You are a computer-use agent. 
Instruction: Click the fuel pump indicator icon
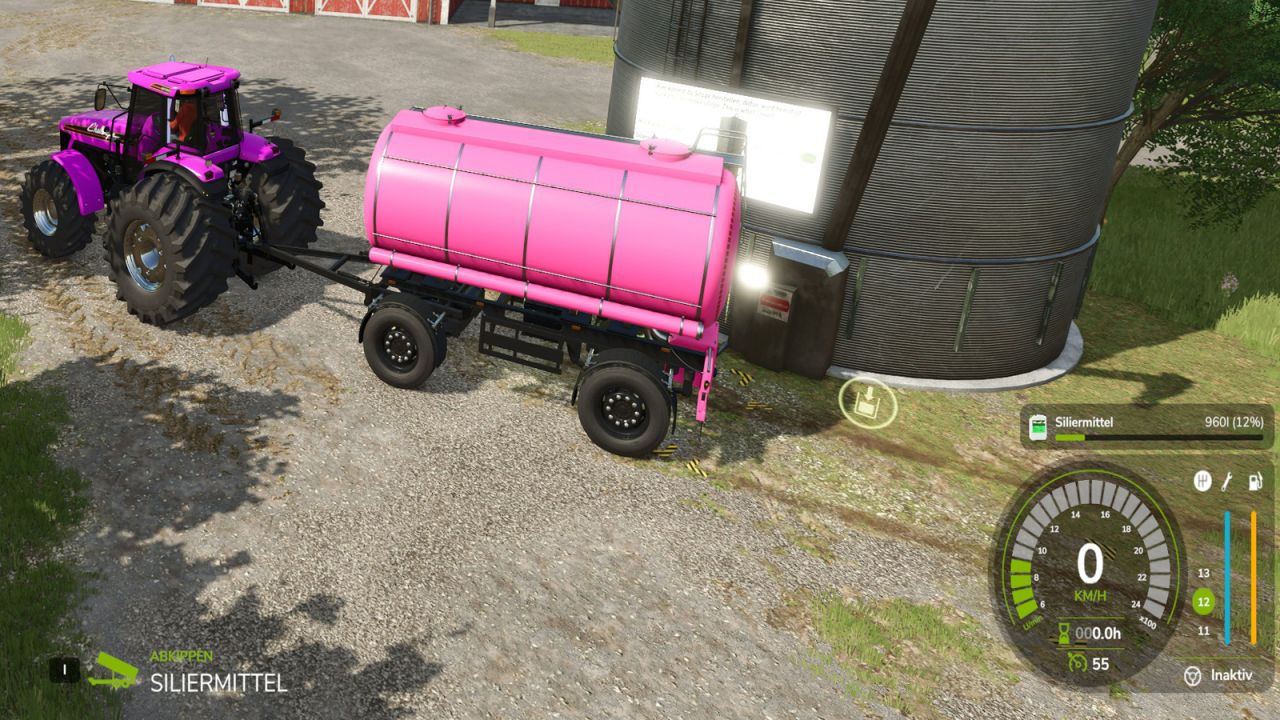click(1254, 482)
